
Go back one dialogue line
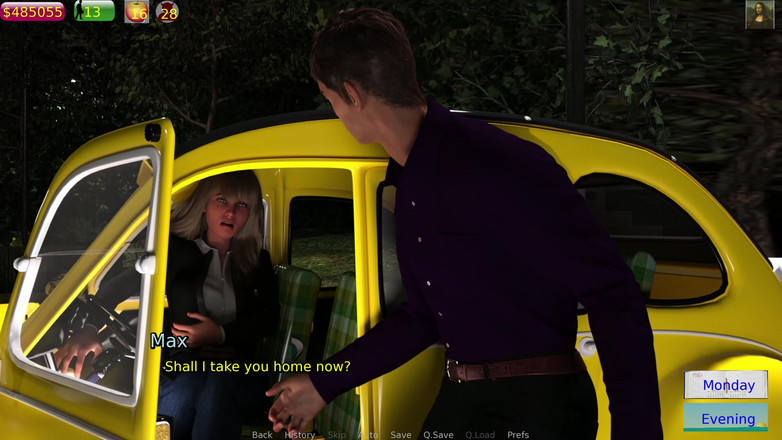coord(262,435)
